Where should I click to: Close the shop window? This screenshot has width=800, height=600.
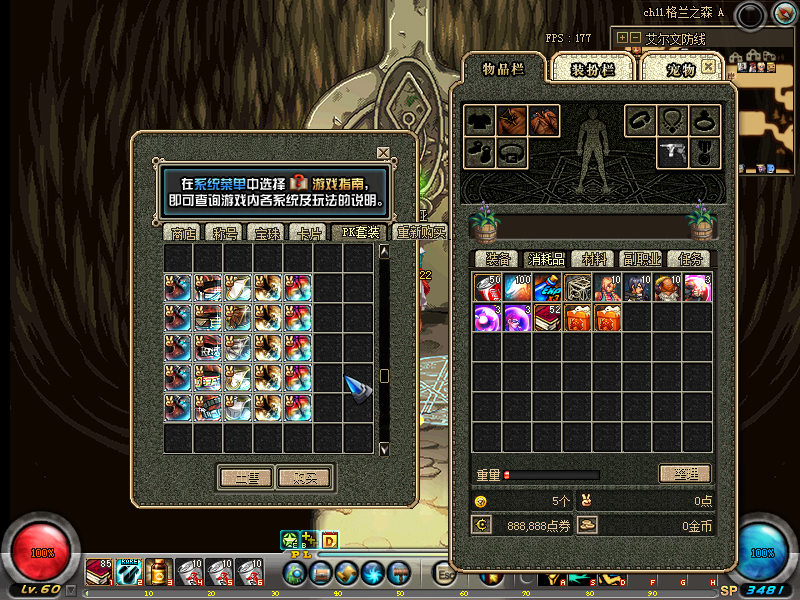coord(383,153)
